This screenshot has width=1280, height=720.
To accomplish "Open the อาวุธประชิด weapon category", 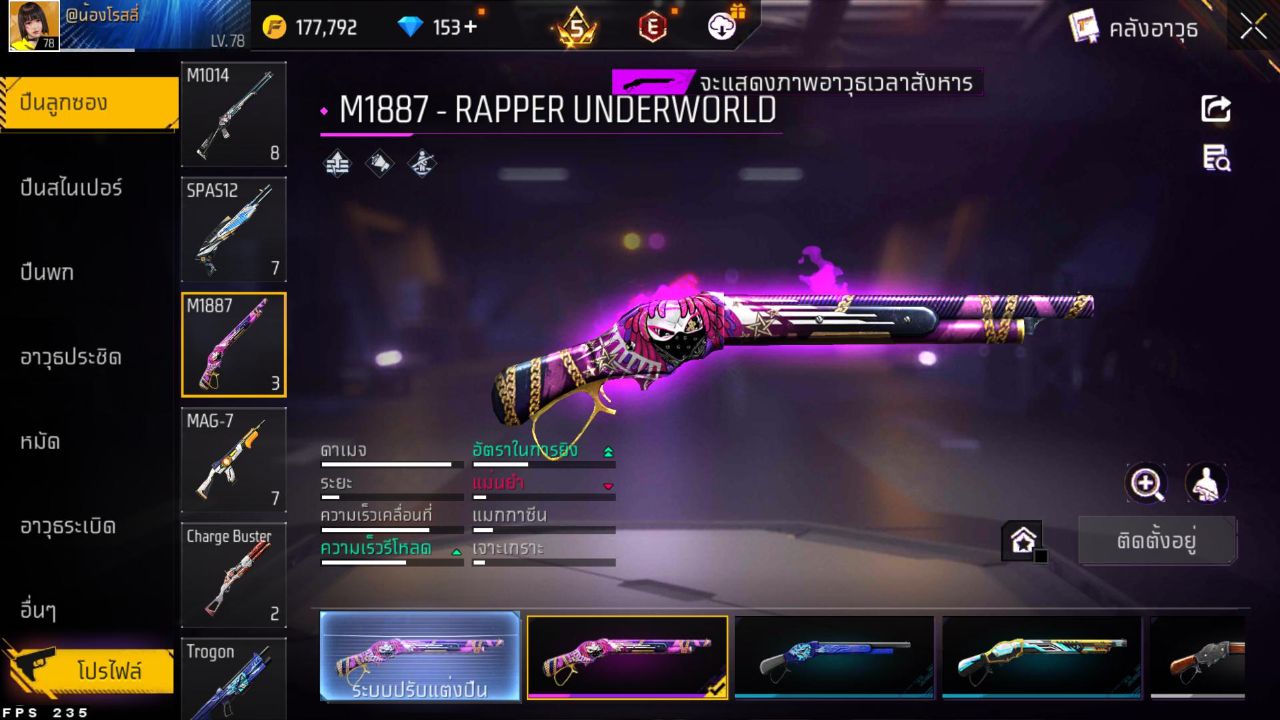I will [x=70, y=357].
